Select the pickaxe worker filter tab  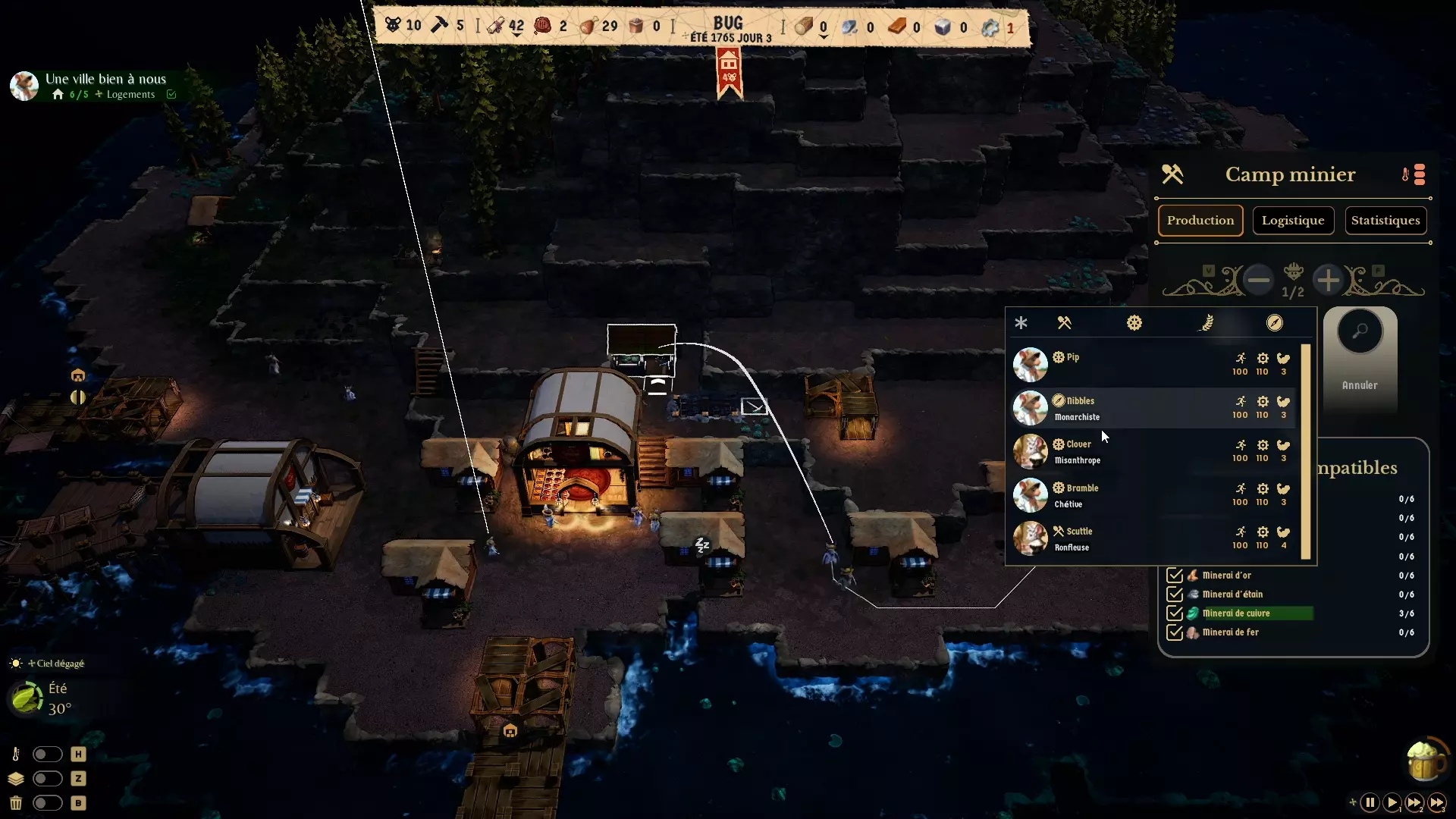[1065, 322]
